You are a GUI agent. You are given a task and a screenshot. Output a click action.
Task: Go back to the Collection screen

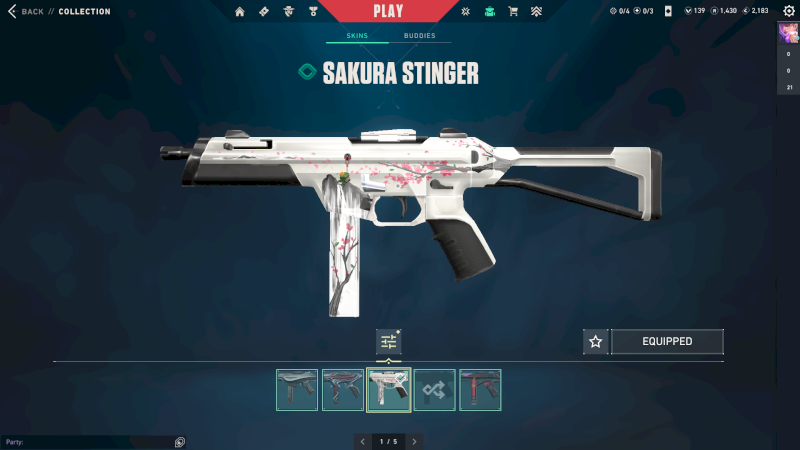point(27,12)
